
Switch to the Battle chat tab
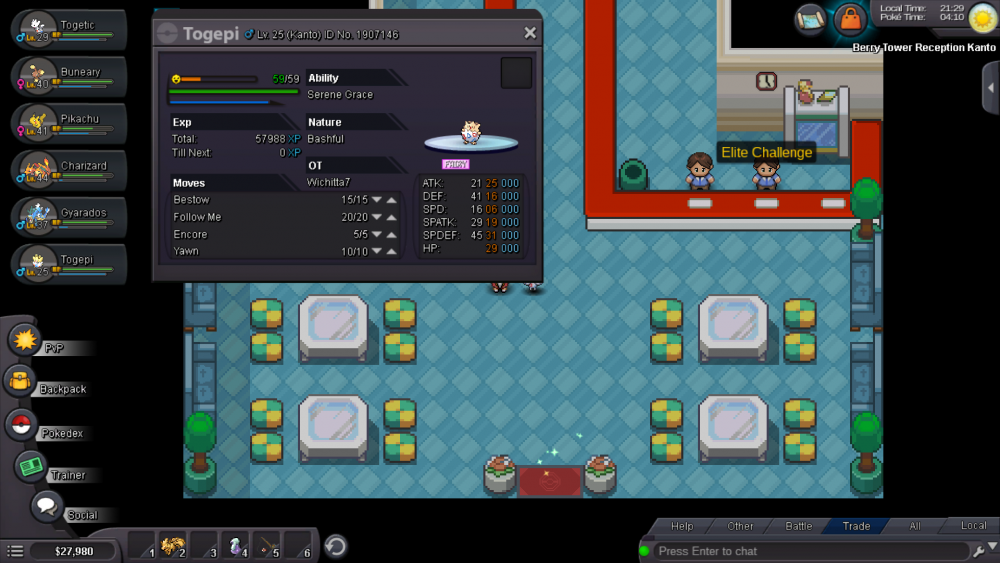click(x=798, y=526)
